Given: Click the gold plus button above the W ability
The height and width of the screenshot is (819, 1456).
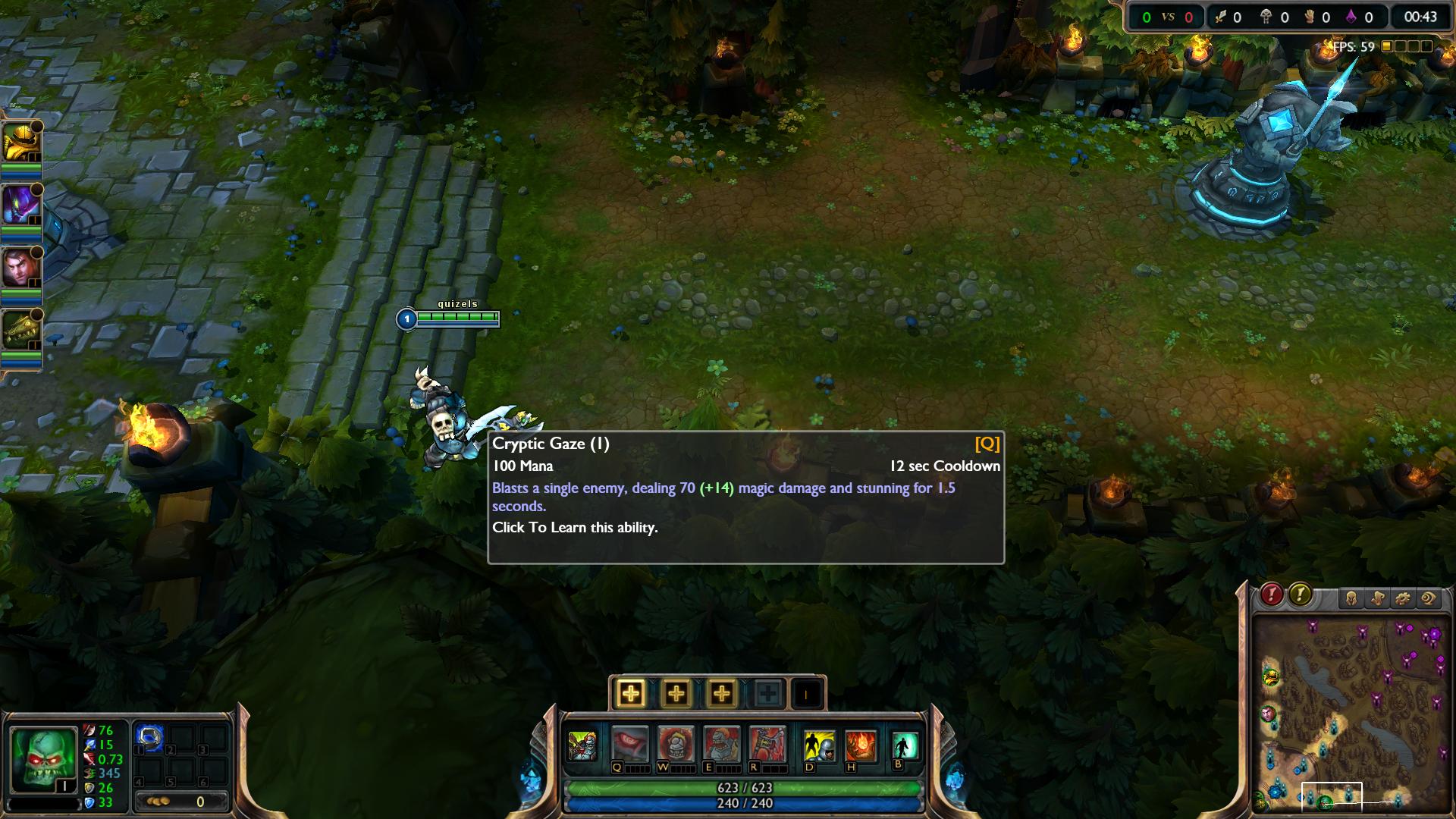Looking at the screenshot, I should click(676, 693).
